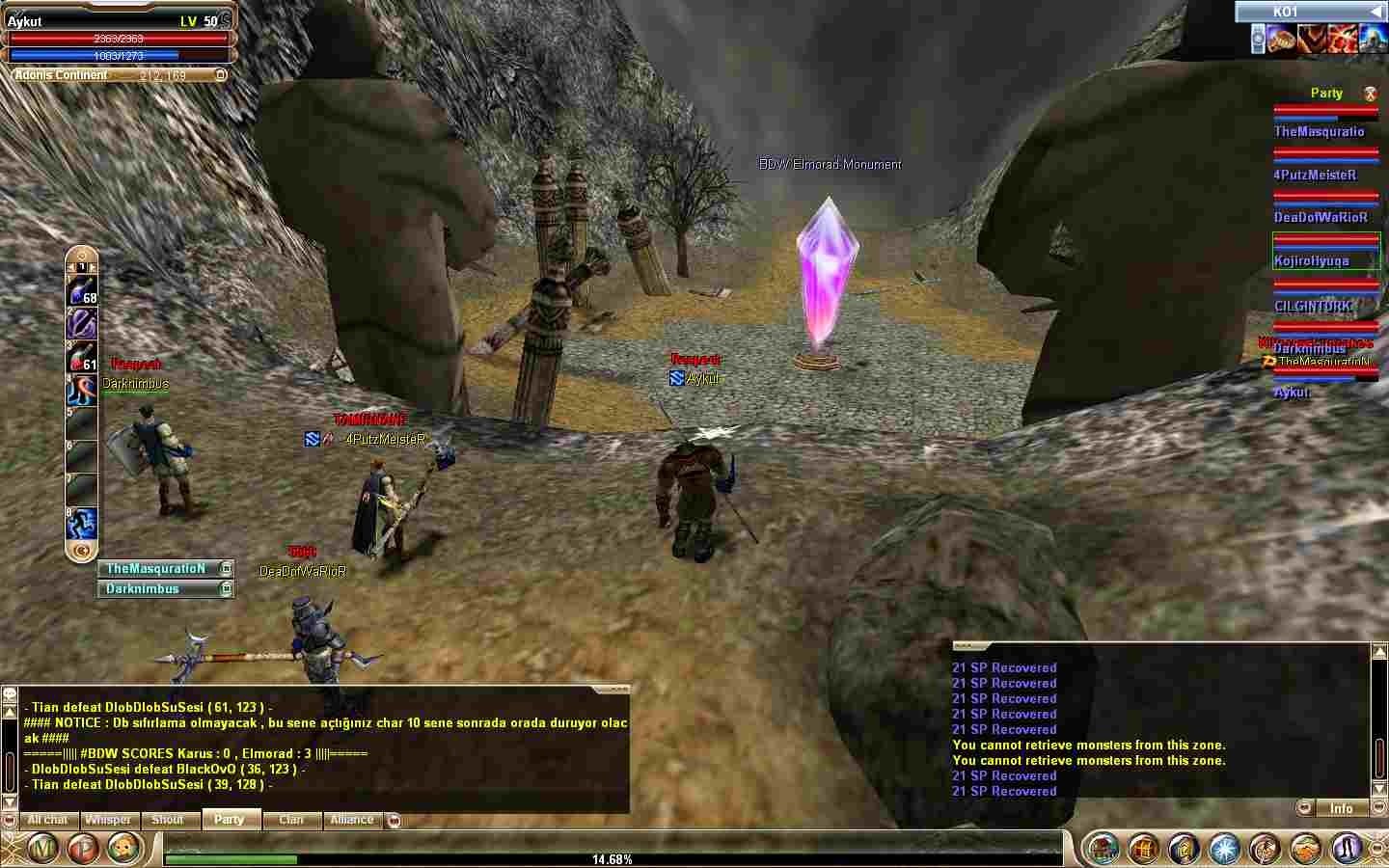Open the Whisper chat tab
Image resolution: width=1389 pixels, height=868 pixels.
[x=108, y=820]
